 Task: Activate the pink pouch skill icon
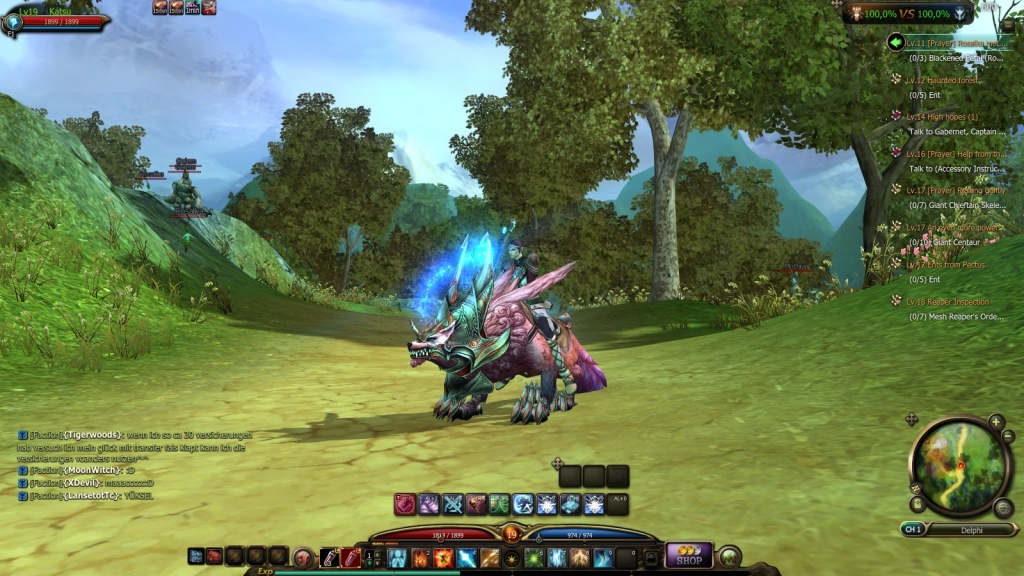[405, 505]
